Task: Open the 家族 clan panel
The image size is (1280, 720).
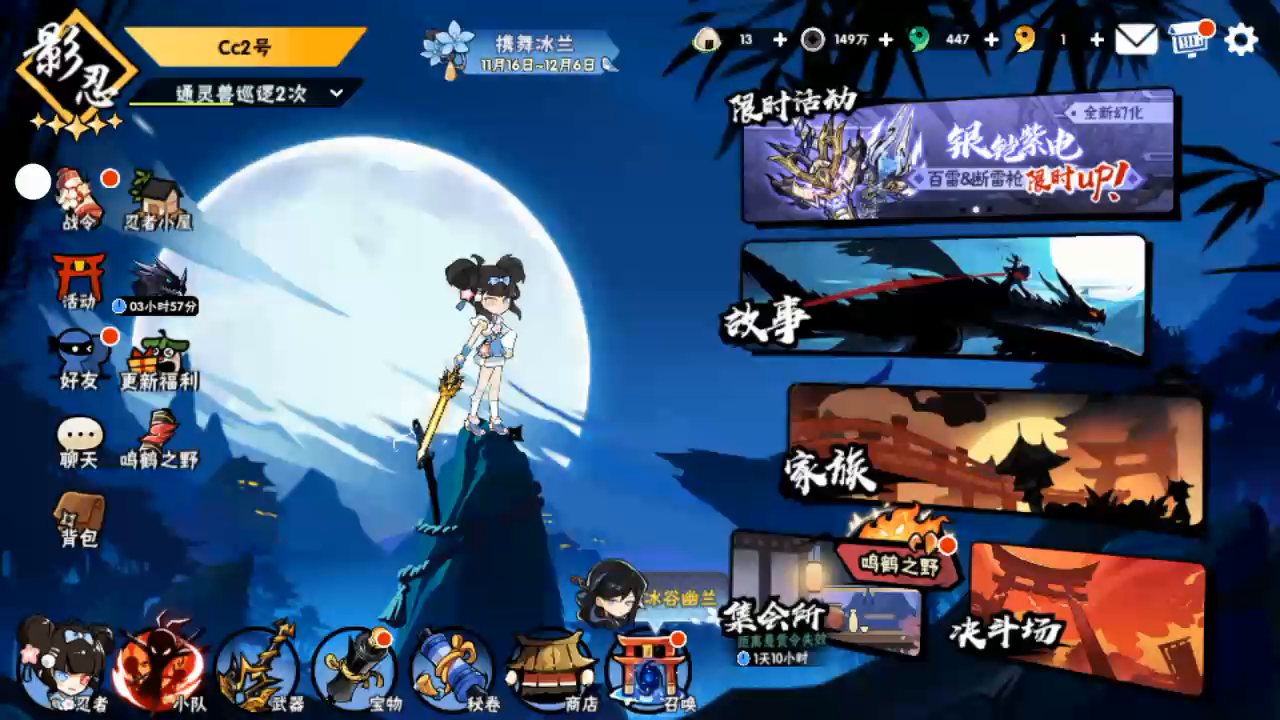Action: point(996,455)
